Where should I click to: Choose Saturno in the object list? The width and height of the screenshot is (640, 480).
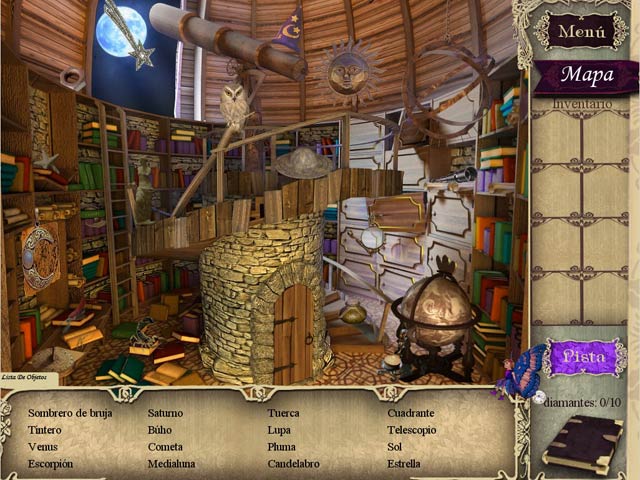pyautogui.click(x=165, y=413)
